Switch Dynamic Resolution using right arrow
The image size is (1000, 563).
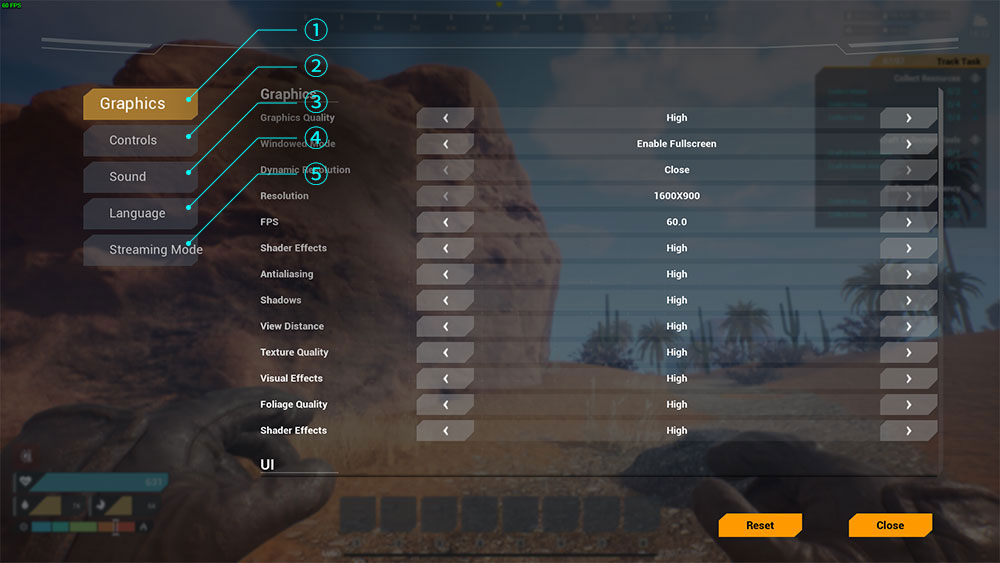point(908,170)
